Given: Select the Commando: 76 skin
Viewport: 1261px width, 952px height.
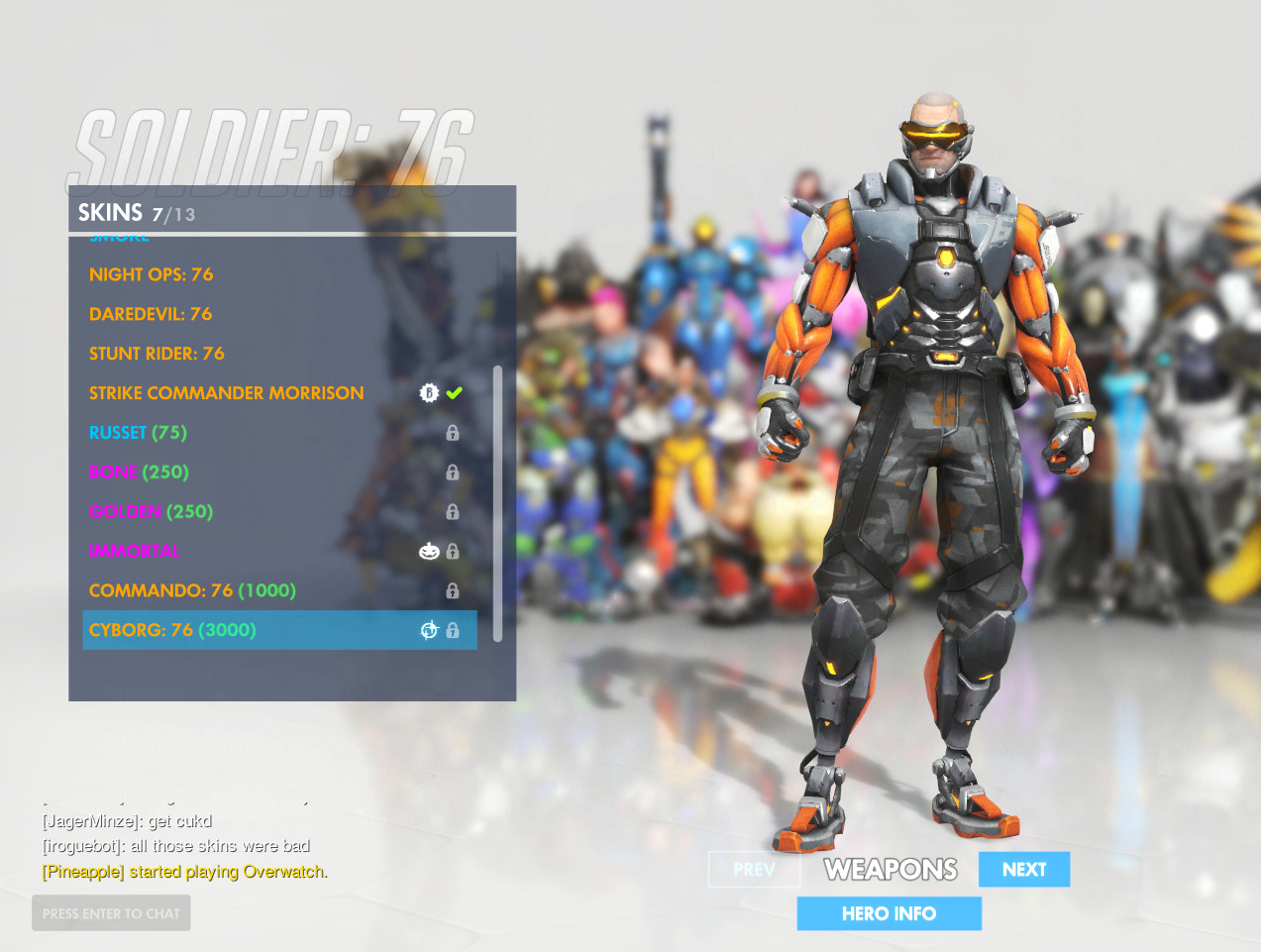Looking at the screenshot, I should [192, 591].
